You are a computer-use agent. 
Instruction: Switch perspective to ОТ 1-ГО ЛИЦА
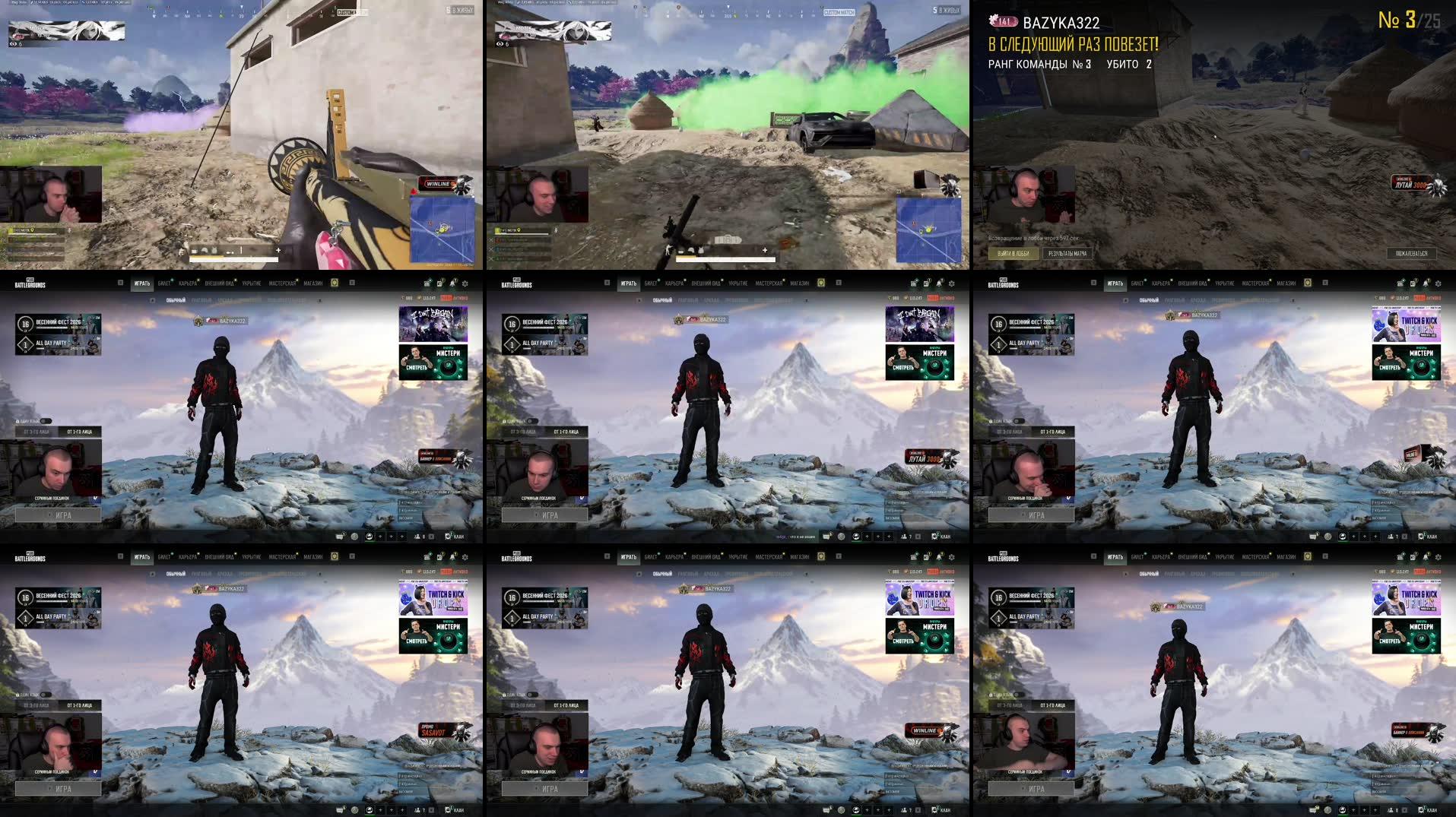pyautogui.click(x=79, y=432)
